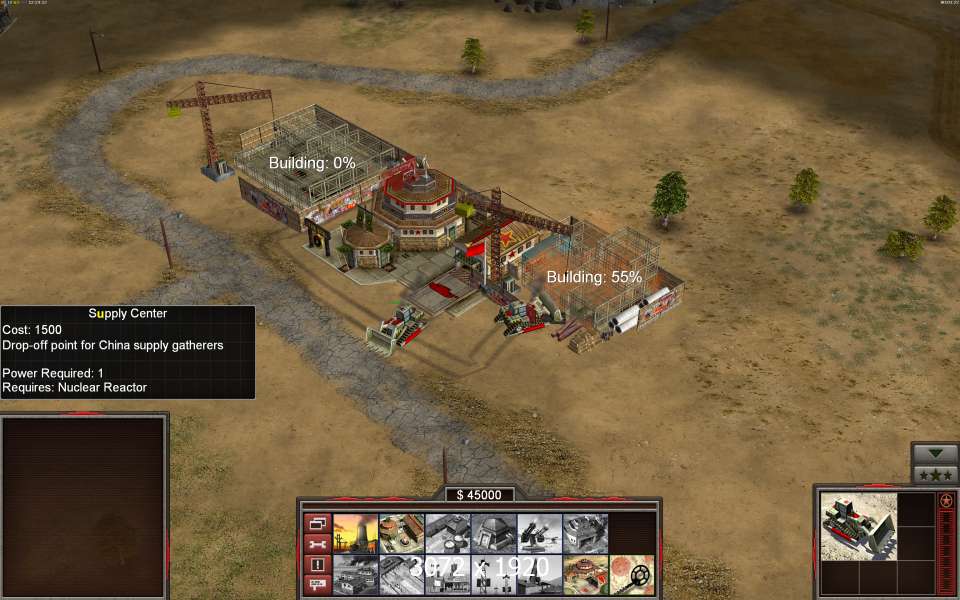The width and height of the screenshot is (960, 600).
Task: Pick the Gattling Cannon build icon
Action: pos(539,534)
